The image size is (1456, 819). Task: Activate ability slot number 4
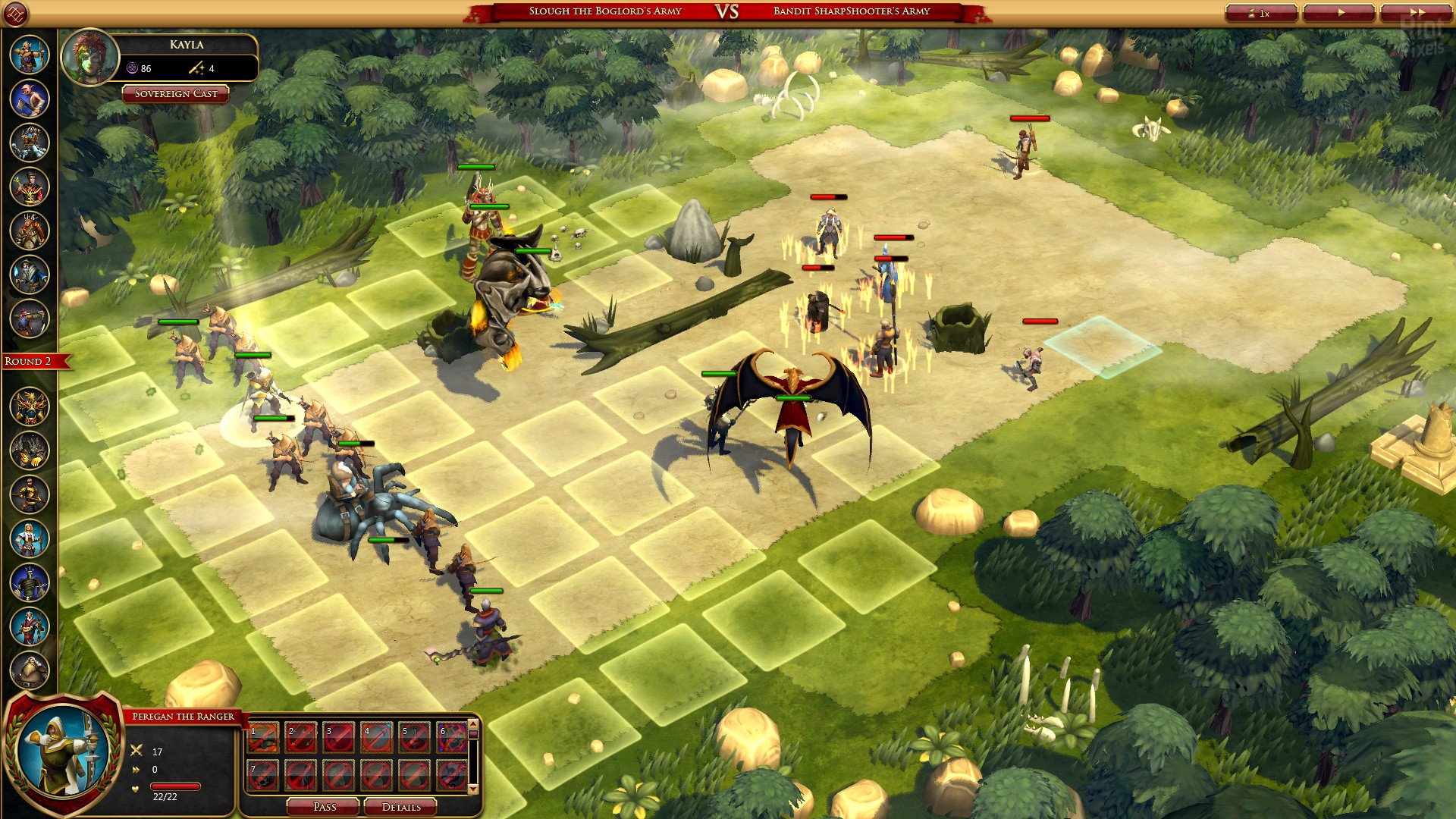point(376,737)
